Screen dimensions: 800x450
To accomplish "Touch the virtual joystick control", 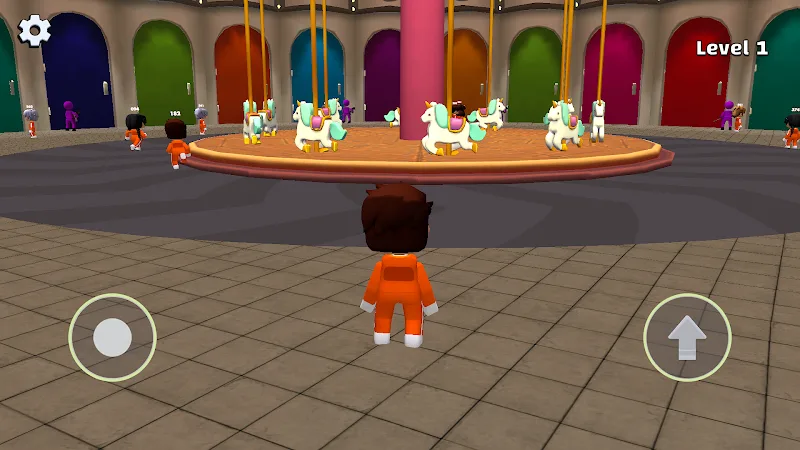I will click(112, 337).
